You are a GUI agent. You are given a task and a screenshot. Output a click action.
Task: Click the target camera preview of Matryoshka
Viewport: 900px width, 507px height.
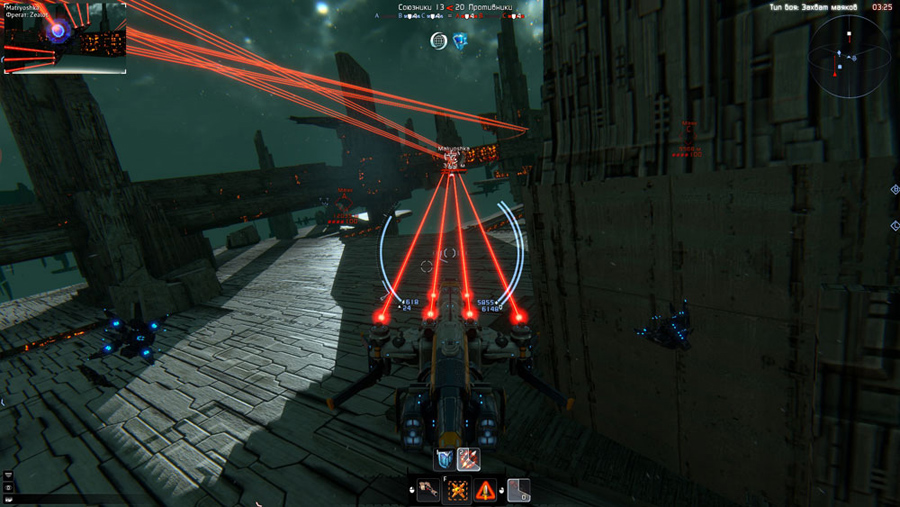pos(64,40)
